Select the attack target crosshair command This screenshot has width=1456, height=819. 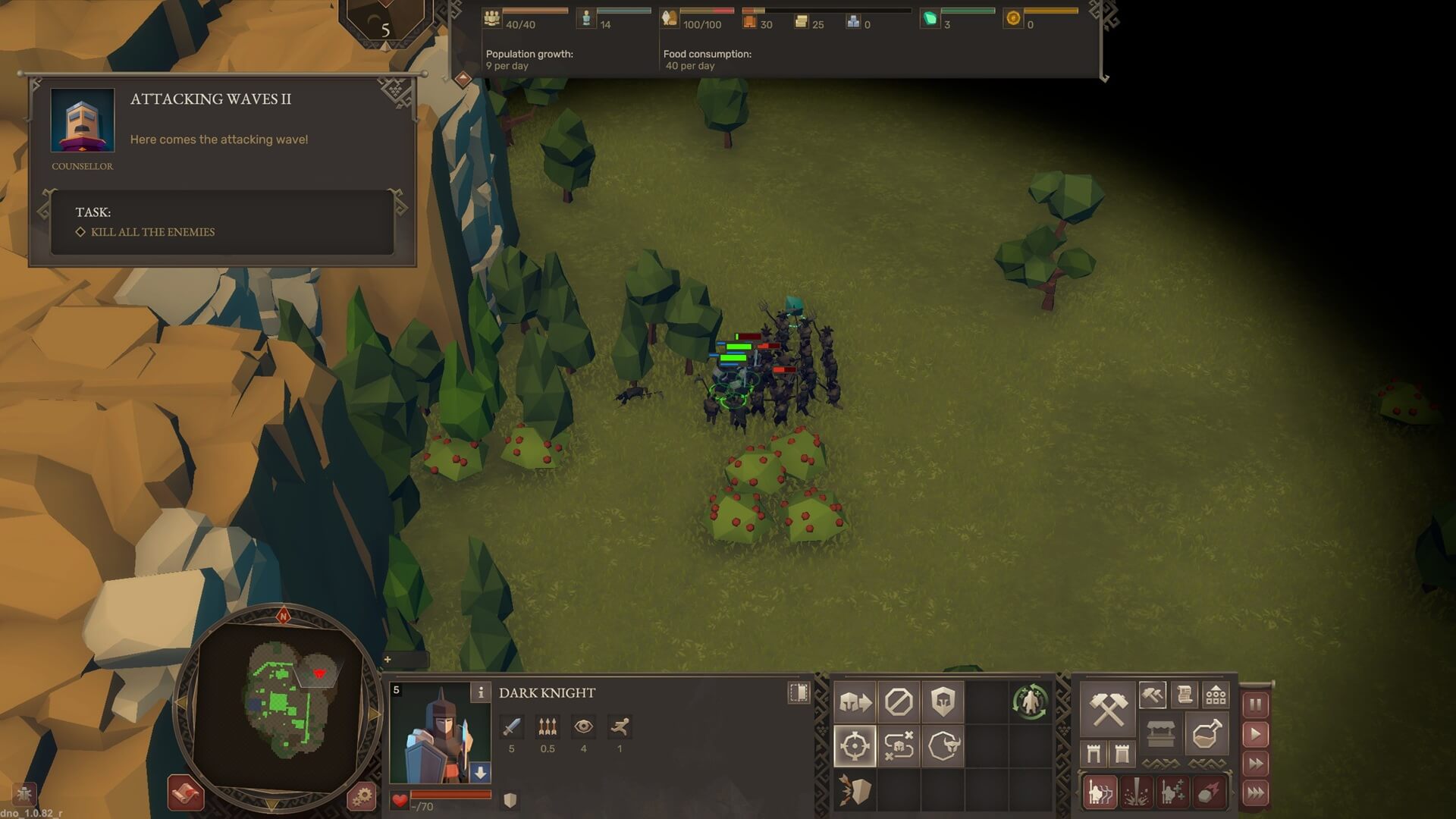pos(855,746)
